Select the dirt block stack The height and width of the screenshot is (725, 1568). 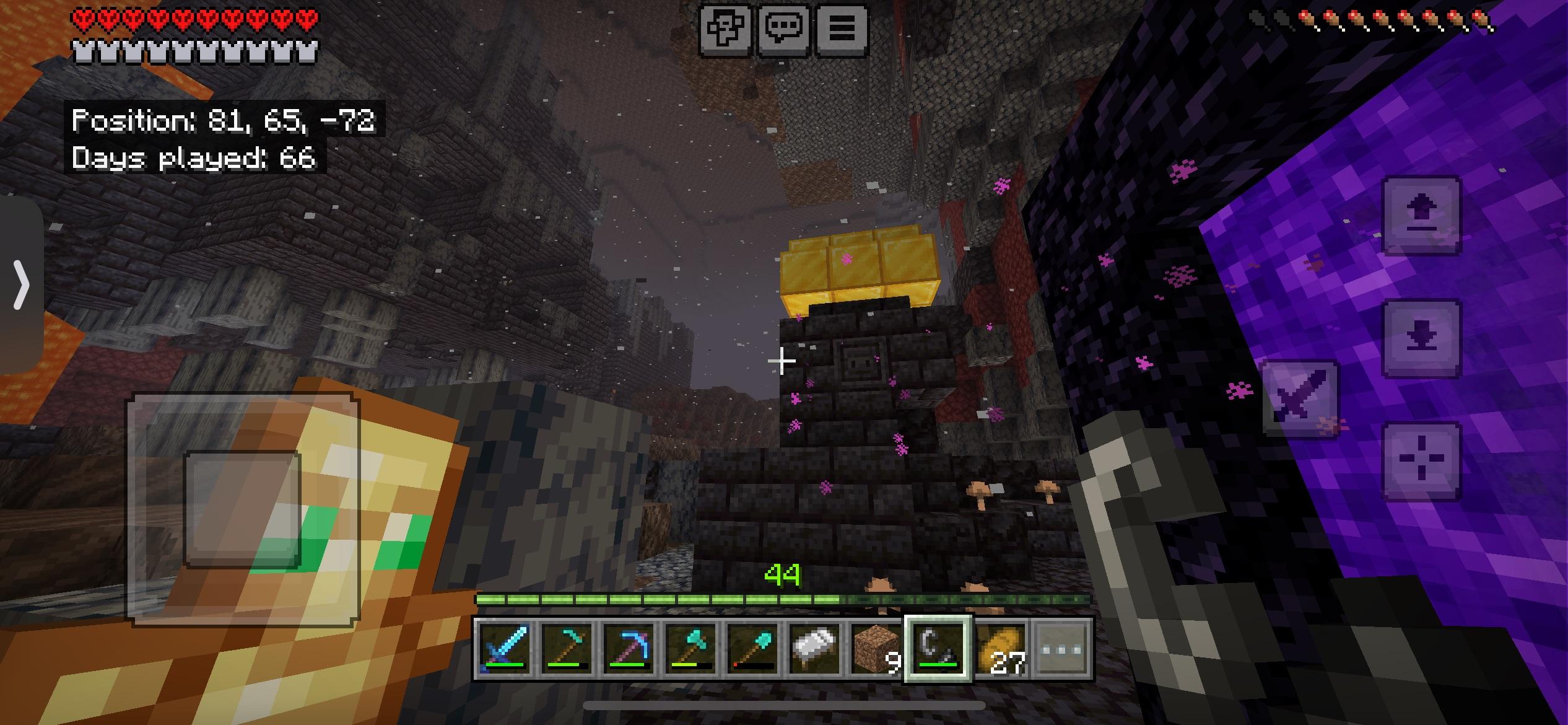point(875,649)
